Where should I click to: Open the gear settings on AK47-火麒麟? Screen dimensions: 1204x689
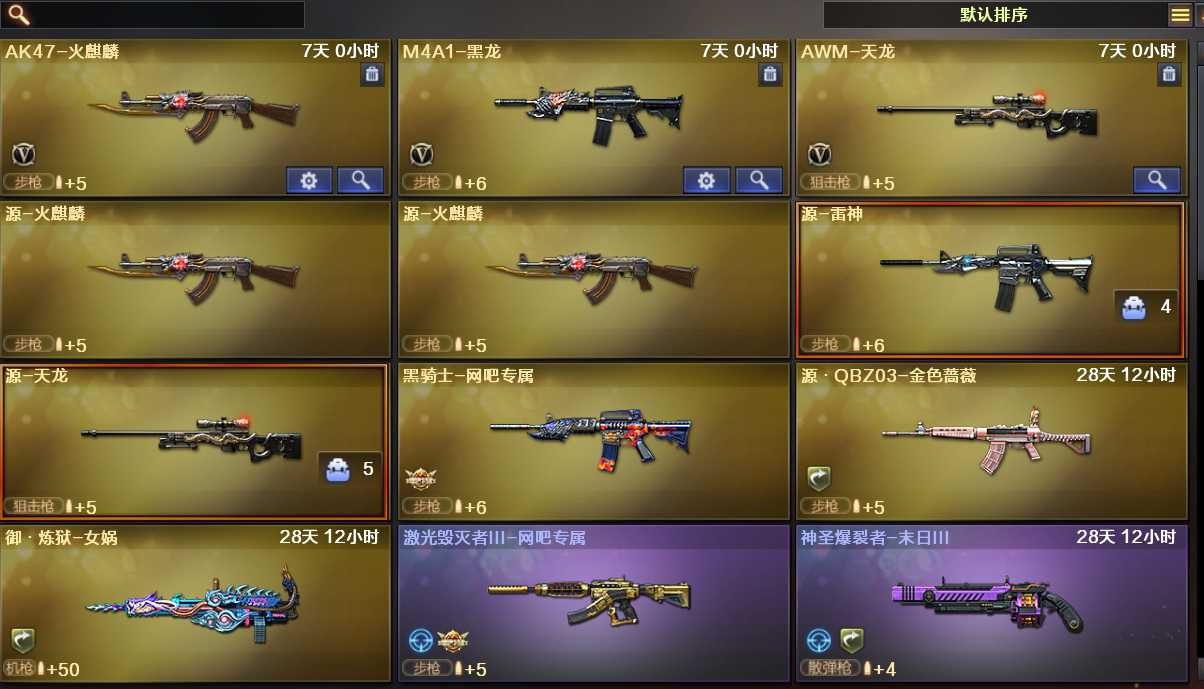(309, 180)
